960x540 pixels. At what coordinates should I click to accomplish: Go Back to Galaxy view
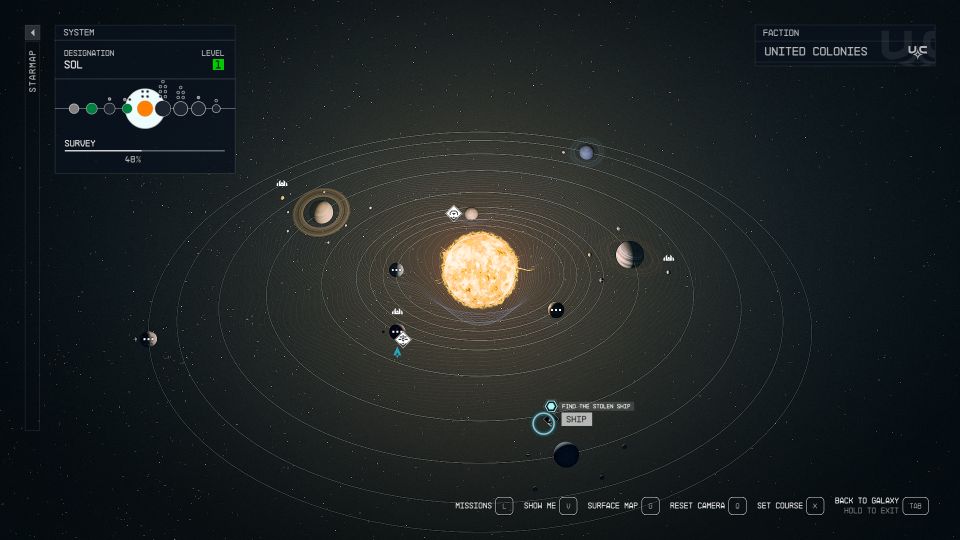pos(915,506)
